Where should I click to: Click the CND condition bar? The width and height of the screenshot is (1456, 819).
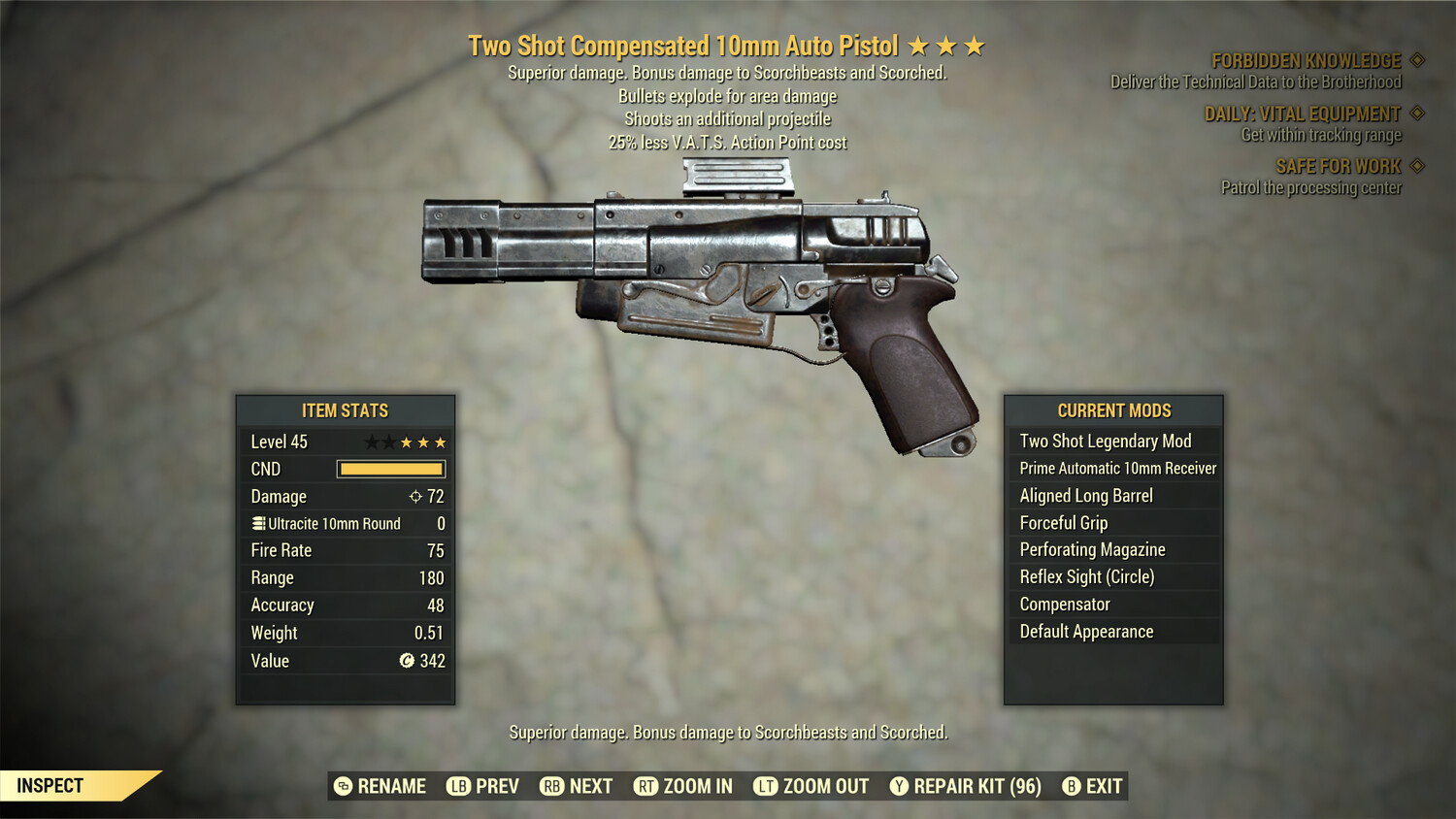pyautogui.click(x=391, y=469)
